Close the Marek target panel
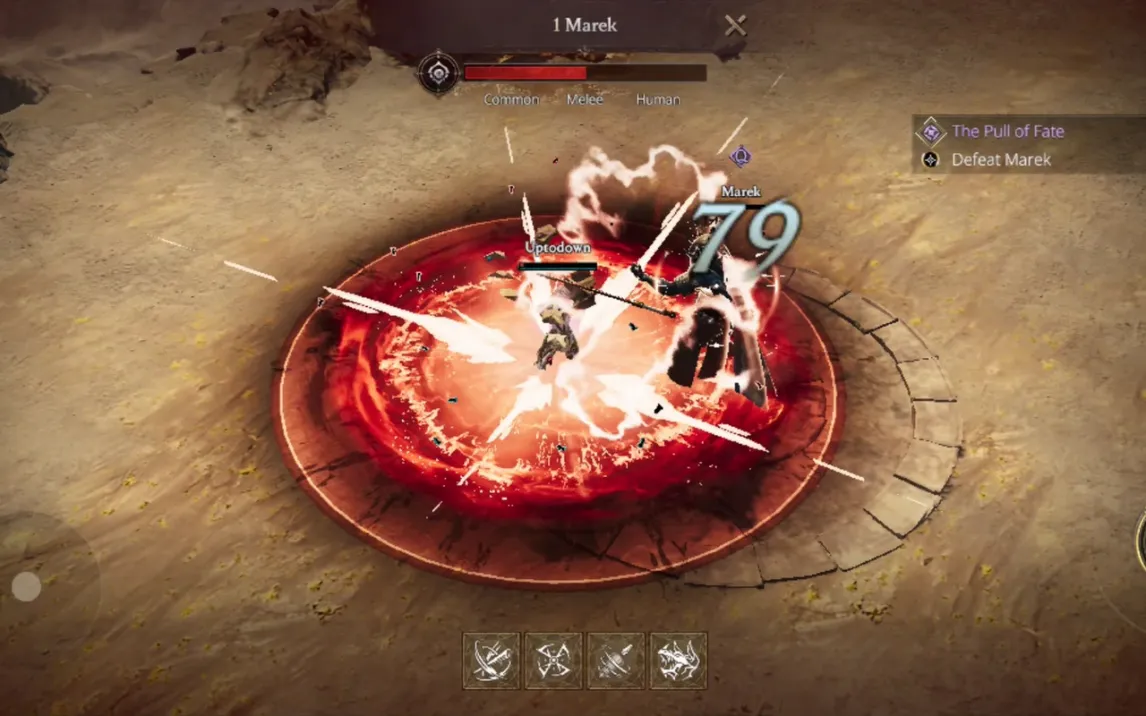This screenshot has width=1146, height=716. 735,26
